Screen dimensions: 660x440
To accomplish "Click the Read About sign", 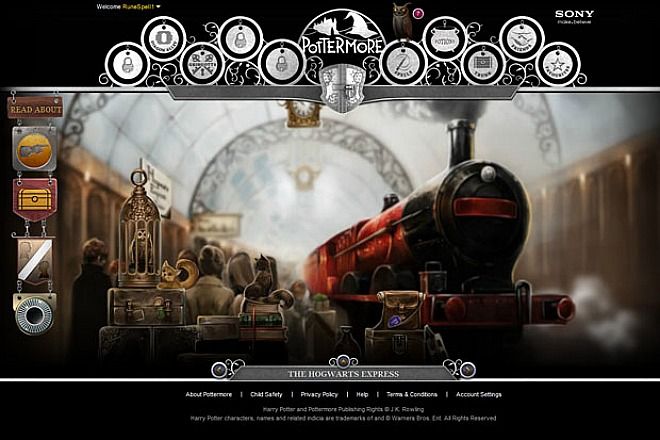I will tap(35, 108).
